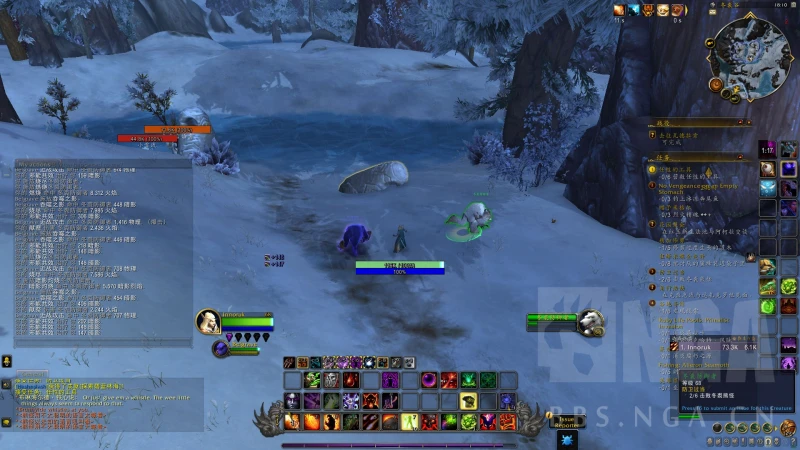Screen dimensions: 800x450
Task: Open the main backpack bag
Action: click(x=787, y=428)
